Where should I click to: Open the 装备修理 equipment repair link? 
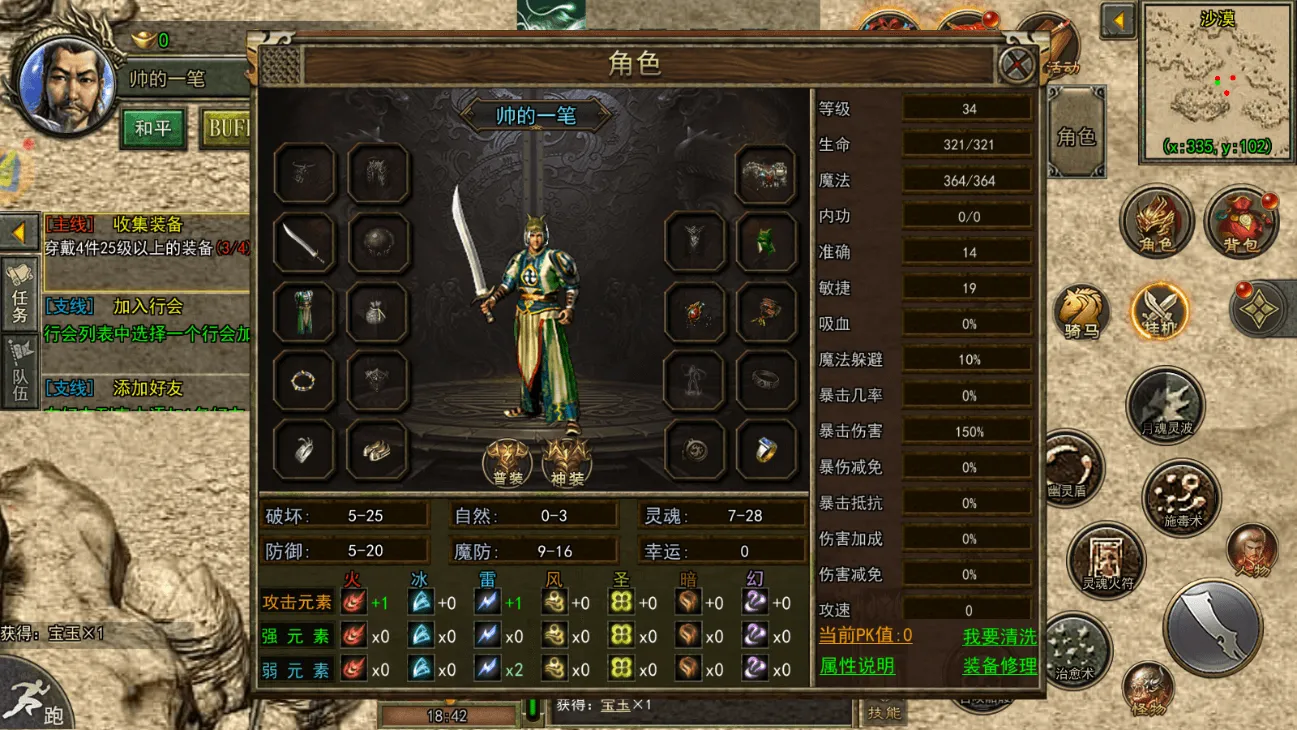[999, 666]
